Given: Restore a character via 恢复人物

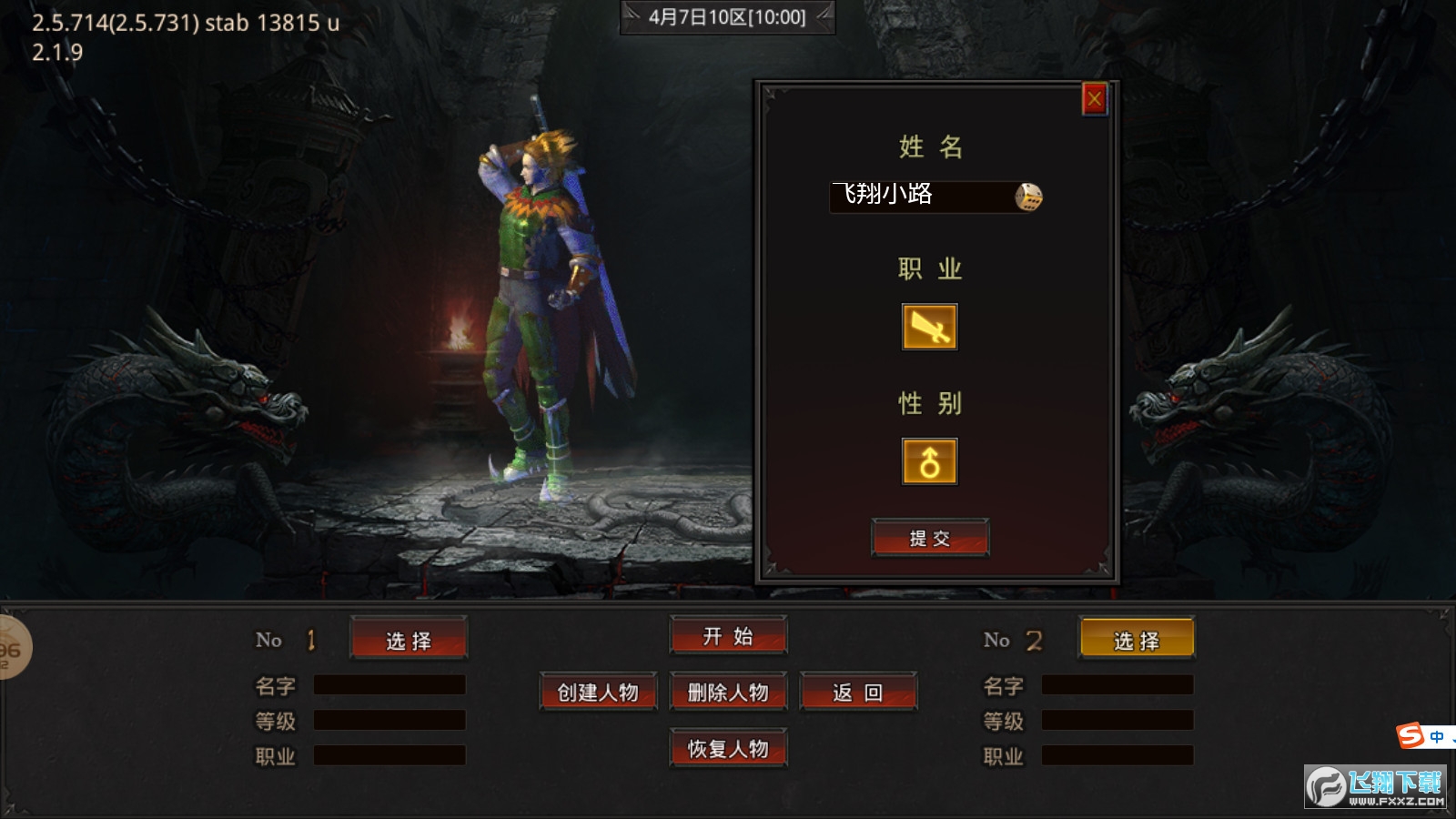Looking at the screenshot, I should [728, 749].
